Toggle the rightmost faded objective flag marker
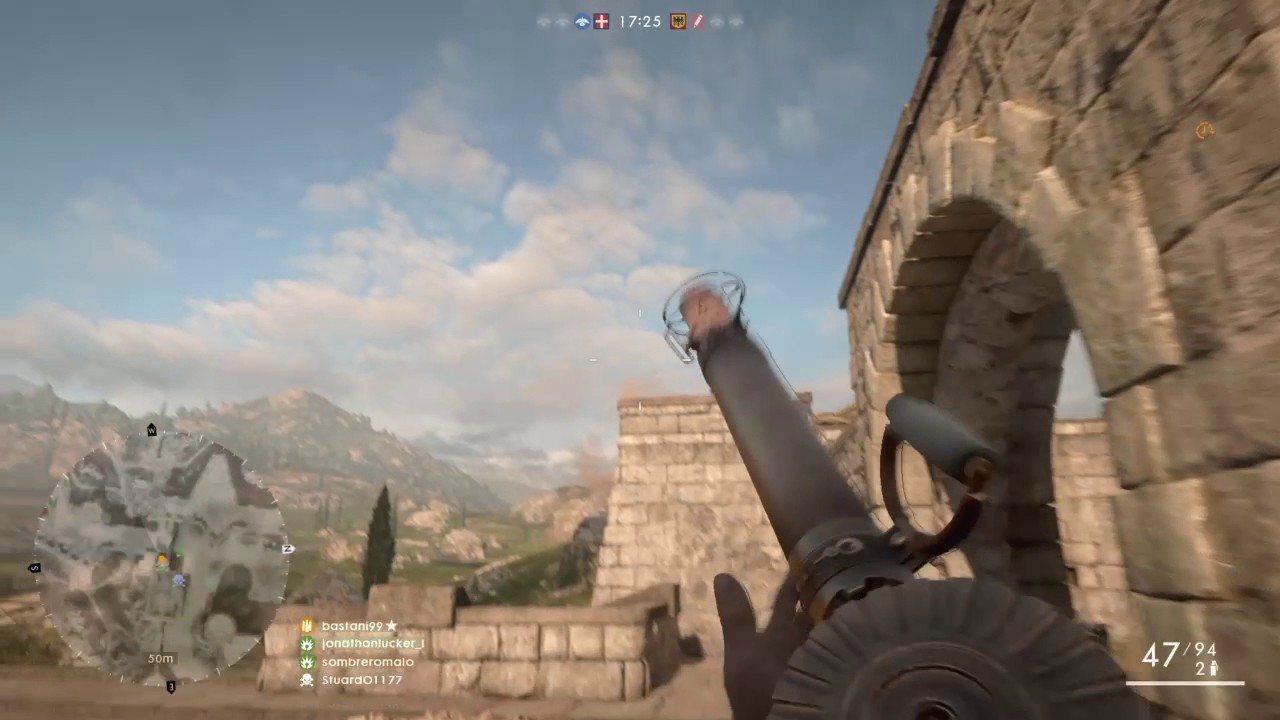The image size is (1280, 720). click(x=737, y=22)
